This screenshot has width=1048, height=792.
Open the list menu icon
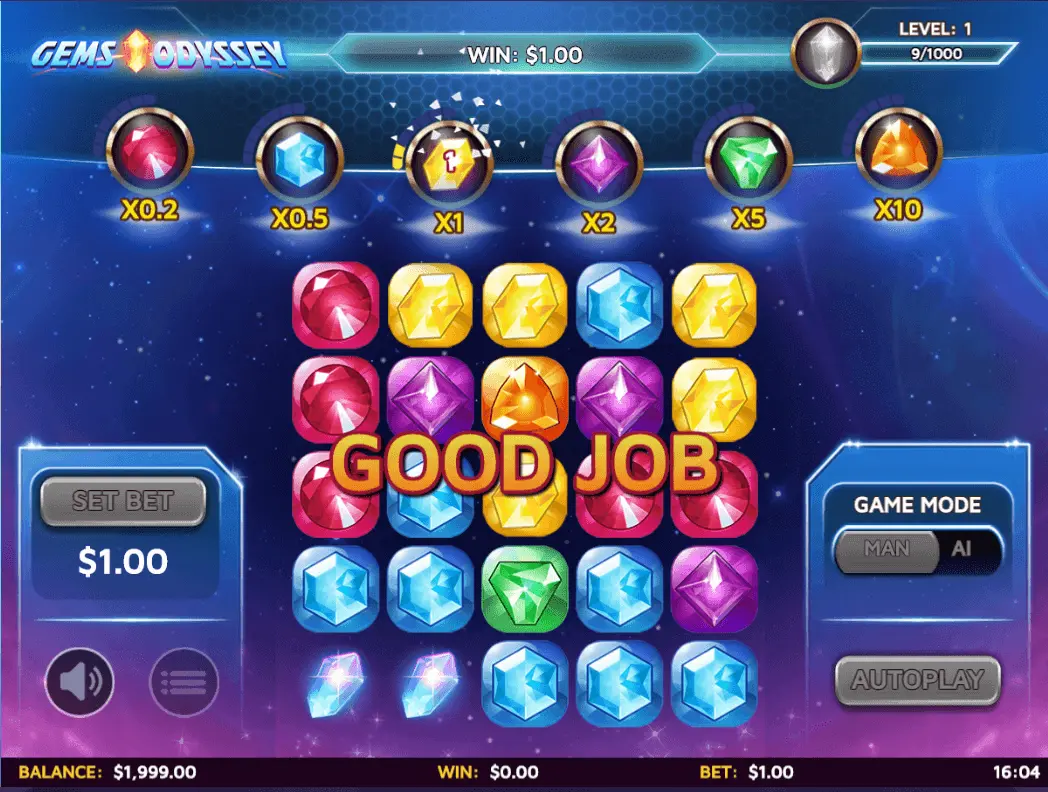coord(184,682)
